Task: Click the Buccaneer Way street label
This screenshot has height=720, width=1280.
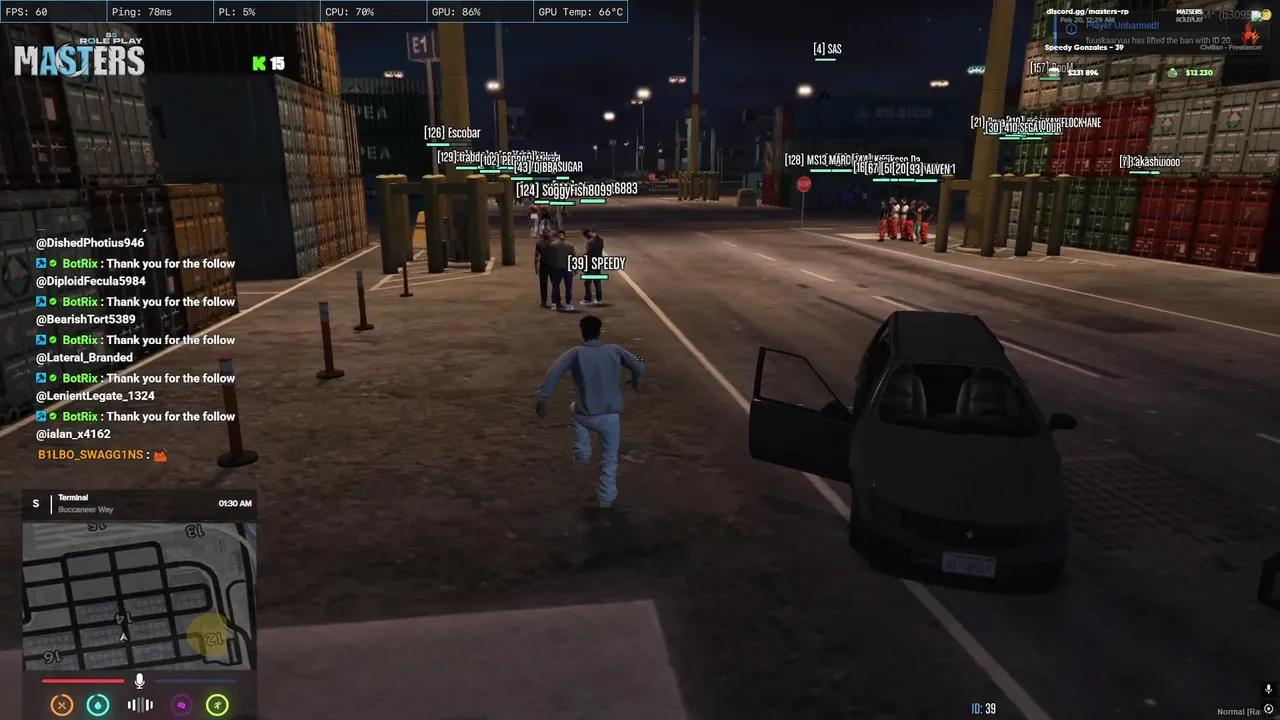Action: click(85, 509)
